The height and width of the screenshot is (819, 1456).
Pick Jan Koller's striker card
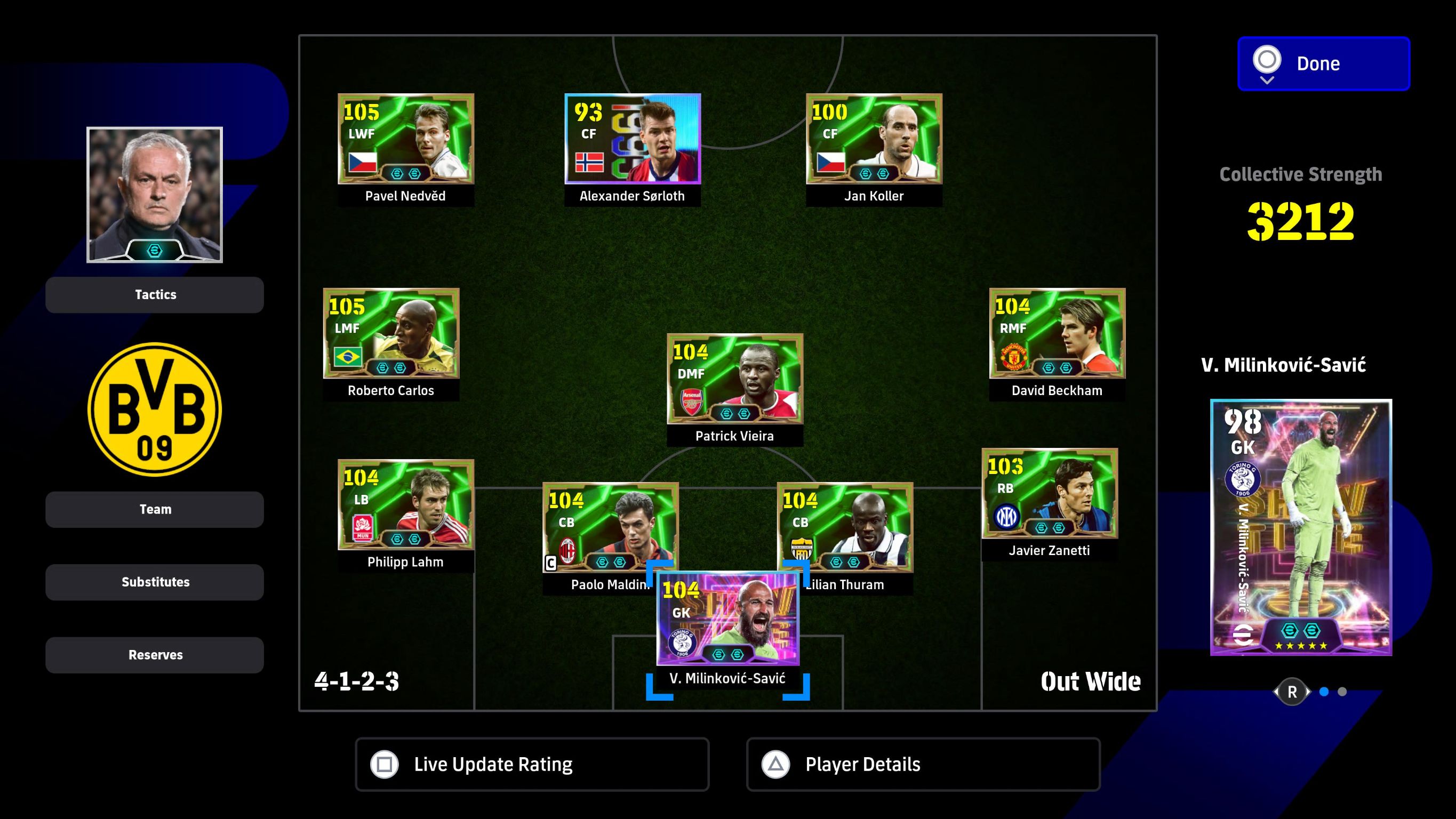[x=873, y=139]
